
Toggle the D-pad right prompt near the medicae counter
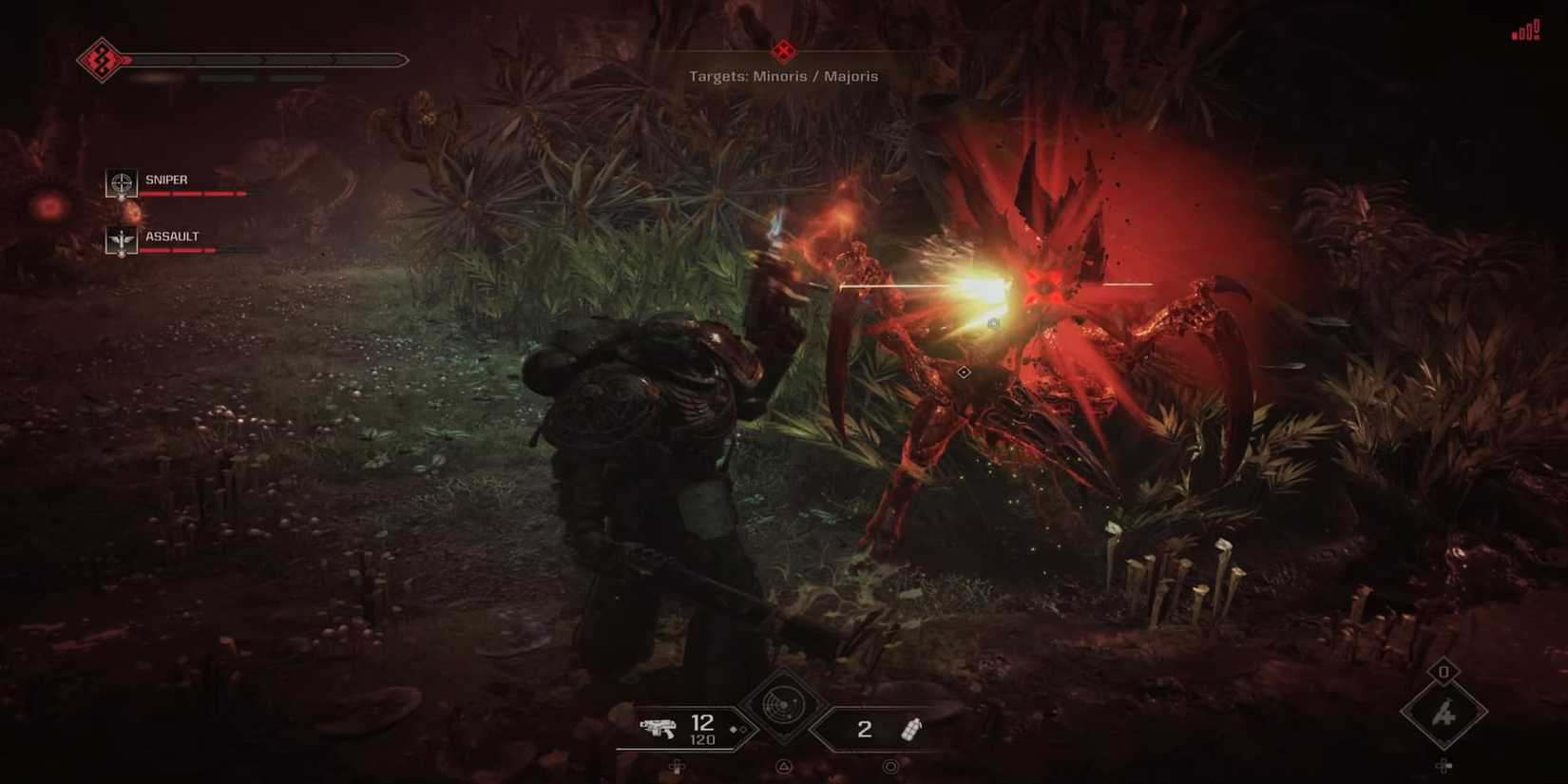point(1444,766)
